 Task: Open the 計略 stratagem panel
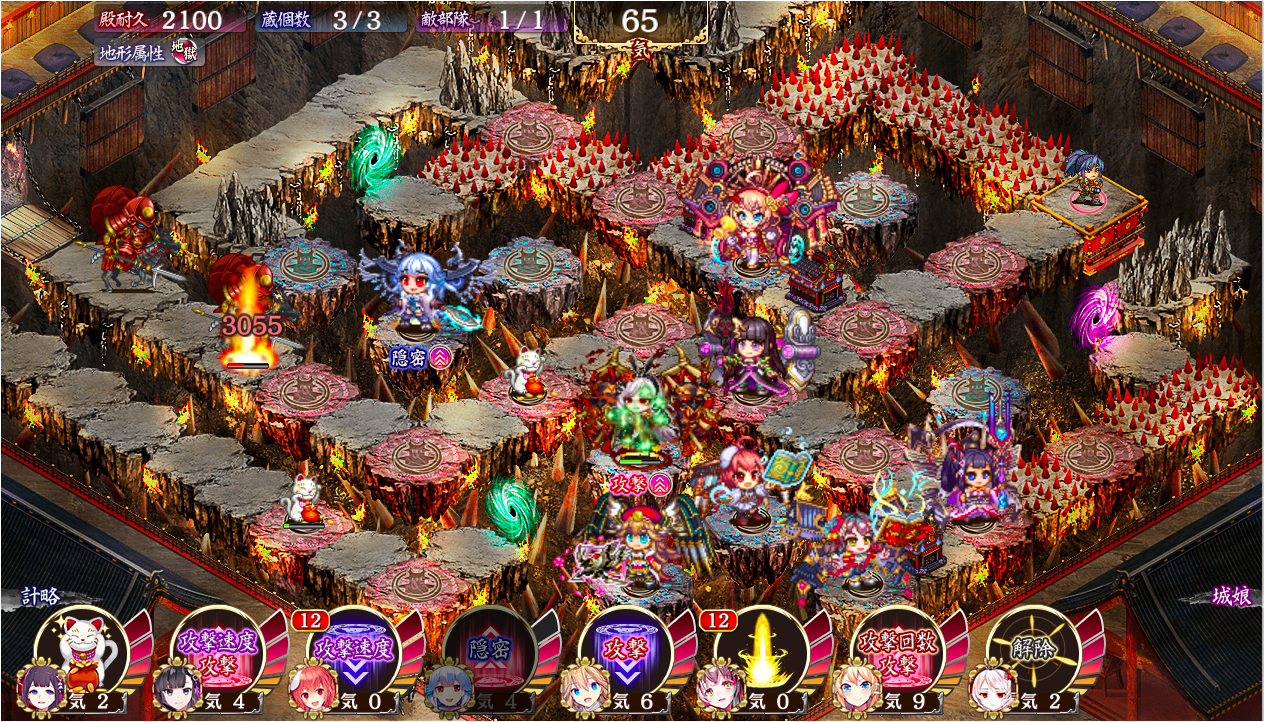[42, 597]
